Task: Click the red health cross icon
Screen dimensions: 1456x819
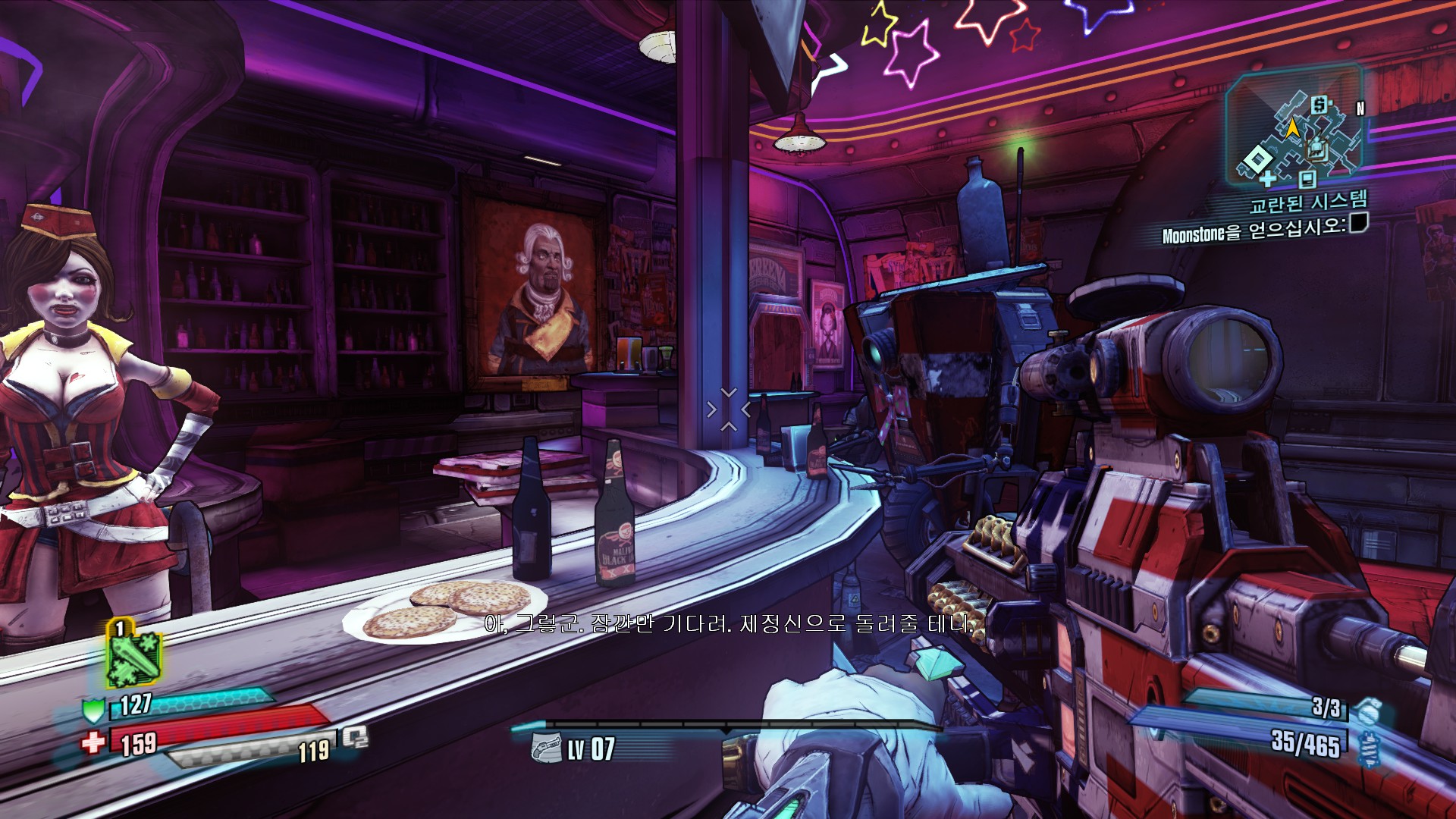Action: (93, 741)
